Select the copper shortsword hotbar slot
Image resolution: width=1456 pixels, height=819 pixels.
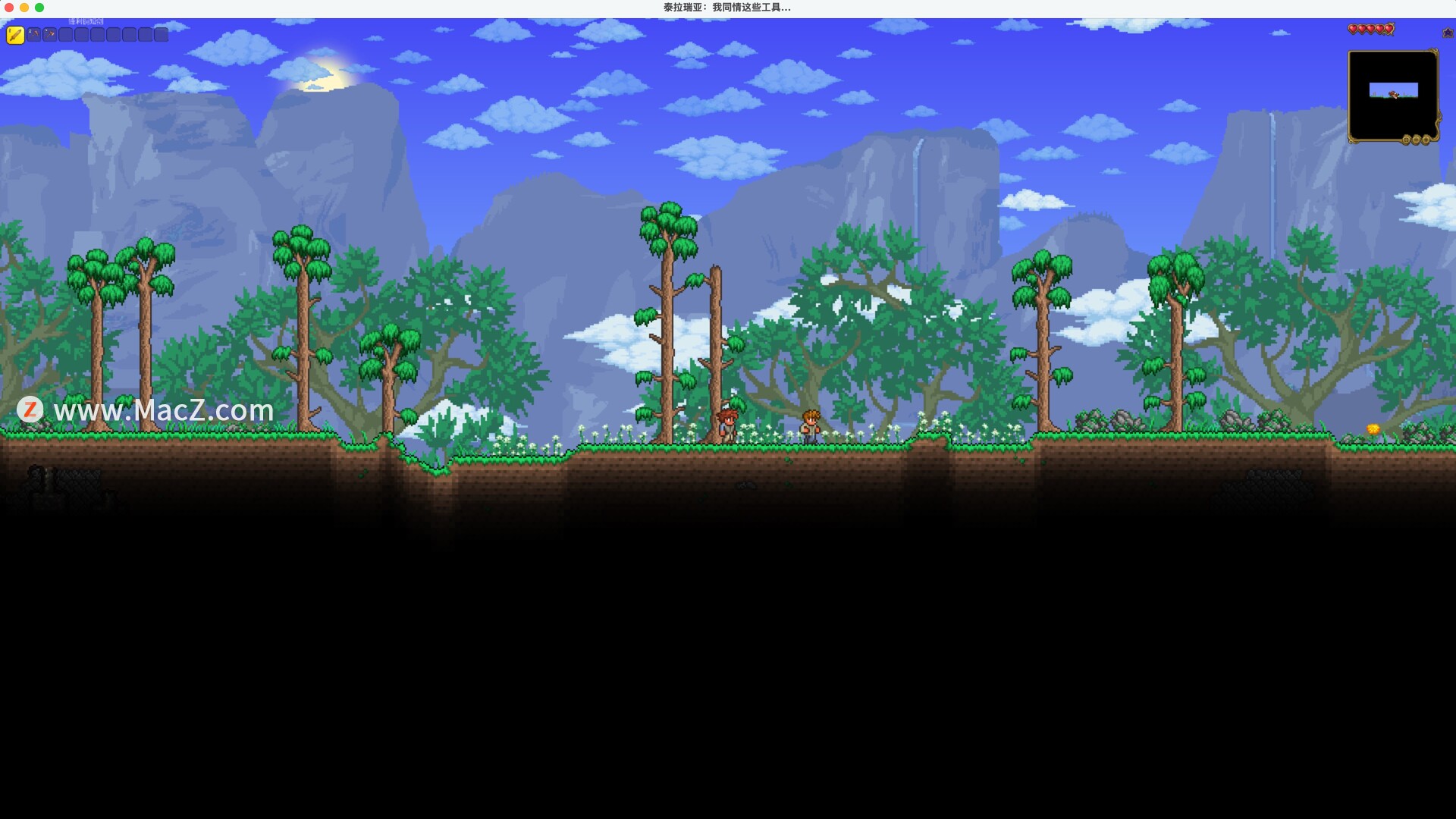[15, 34]
